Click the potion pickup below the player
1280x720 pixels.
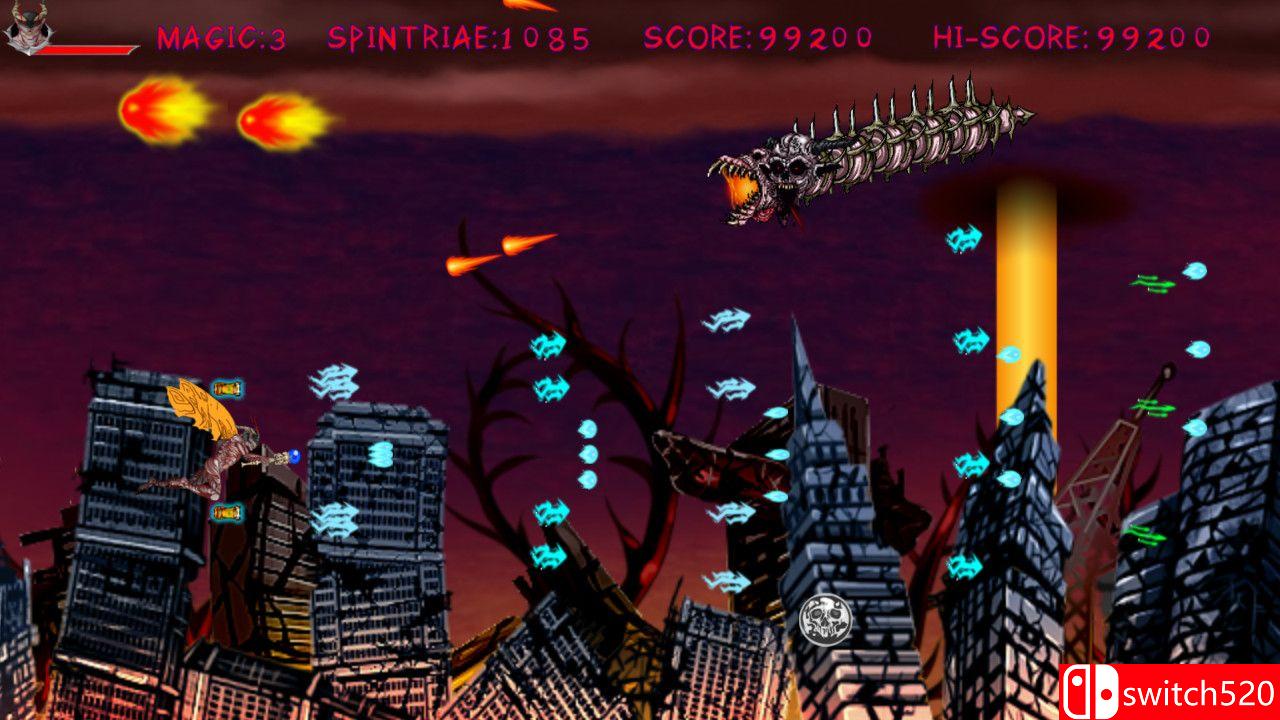point(228,515)
